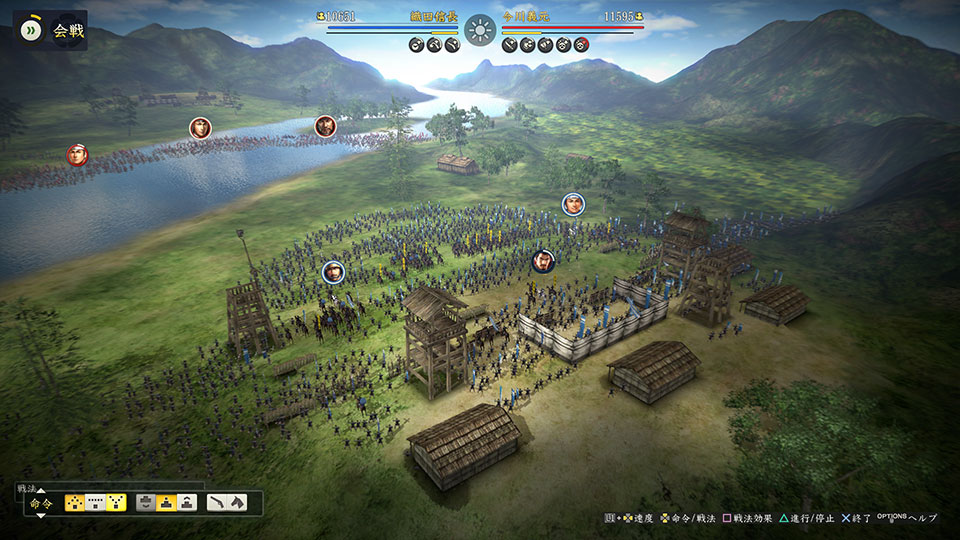Choose the horizontal line formation icon
The width and height of the screenshot is (960, 540).
point(97,503)
